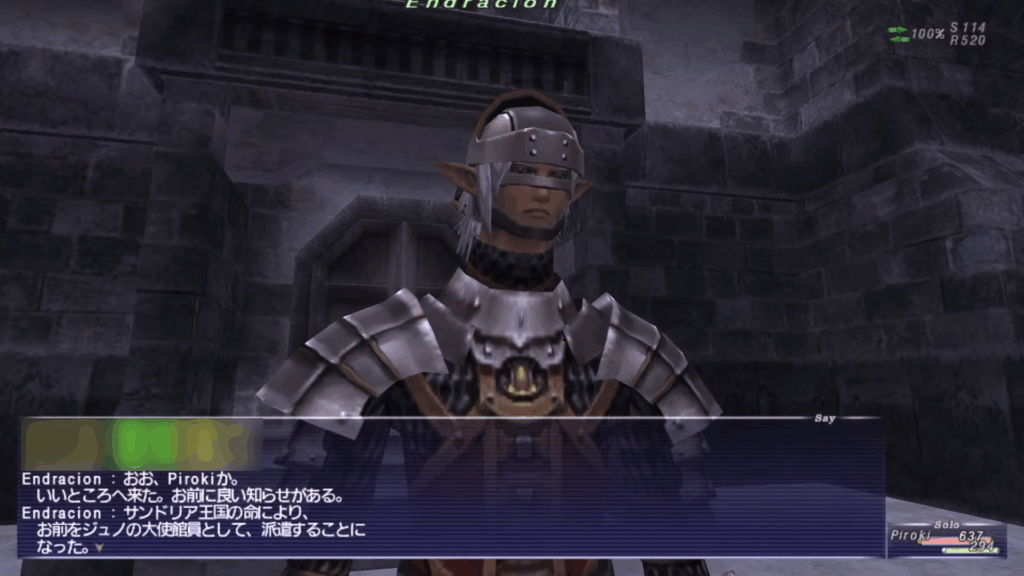Advance dialogue using the small continue arrow

(99, 548)
